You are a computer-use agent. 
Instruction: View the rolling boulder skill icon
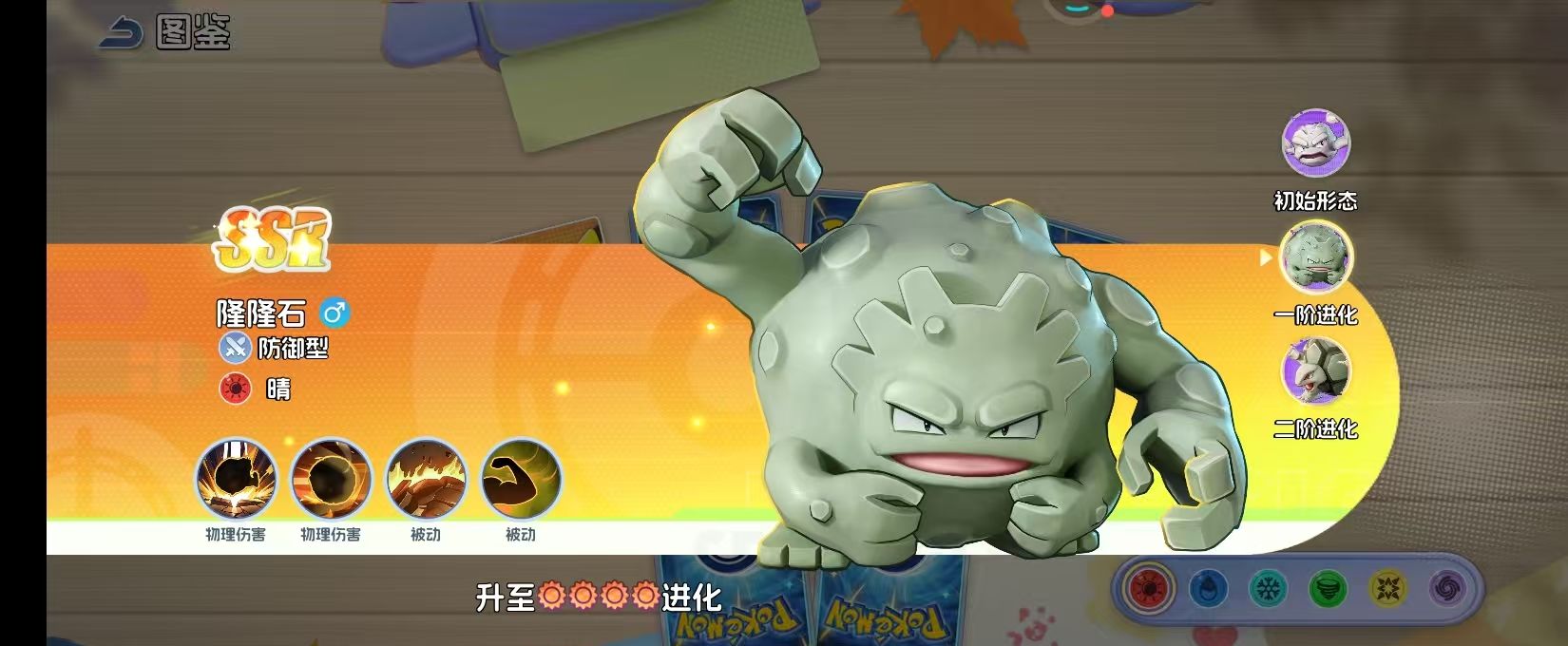pos(331,480)
